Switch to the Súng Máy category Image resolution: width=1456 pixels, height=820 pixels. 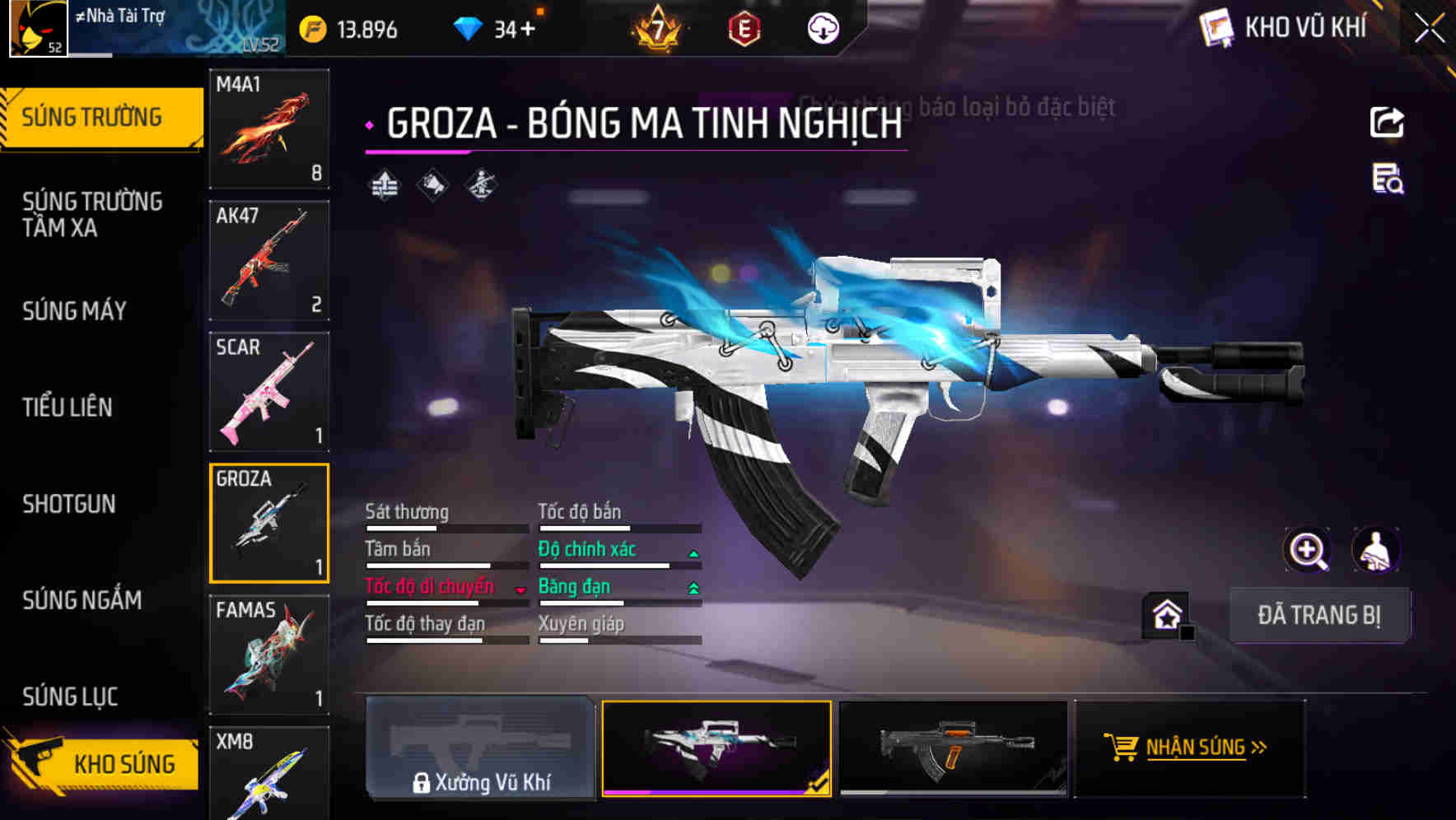coord(74,310)
